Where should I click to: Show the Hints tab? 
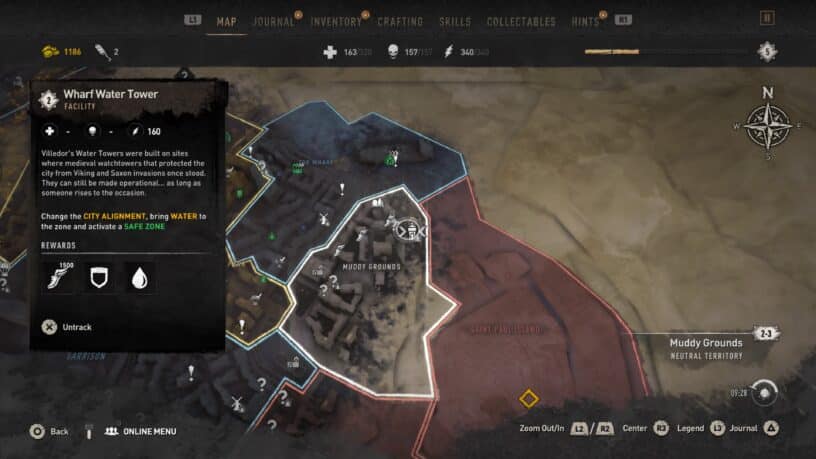pos(584,21)
